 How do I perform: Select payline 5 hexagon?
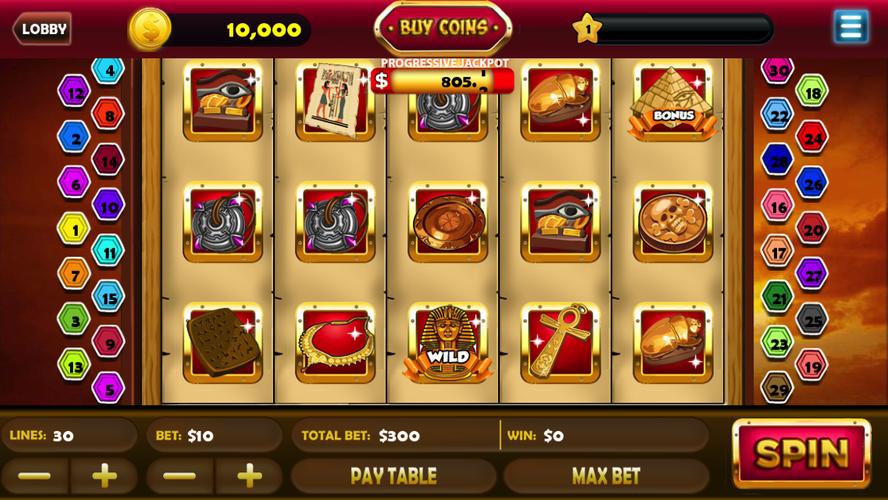(x=108, y=387)
